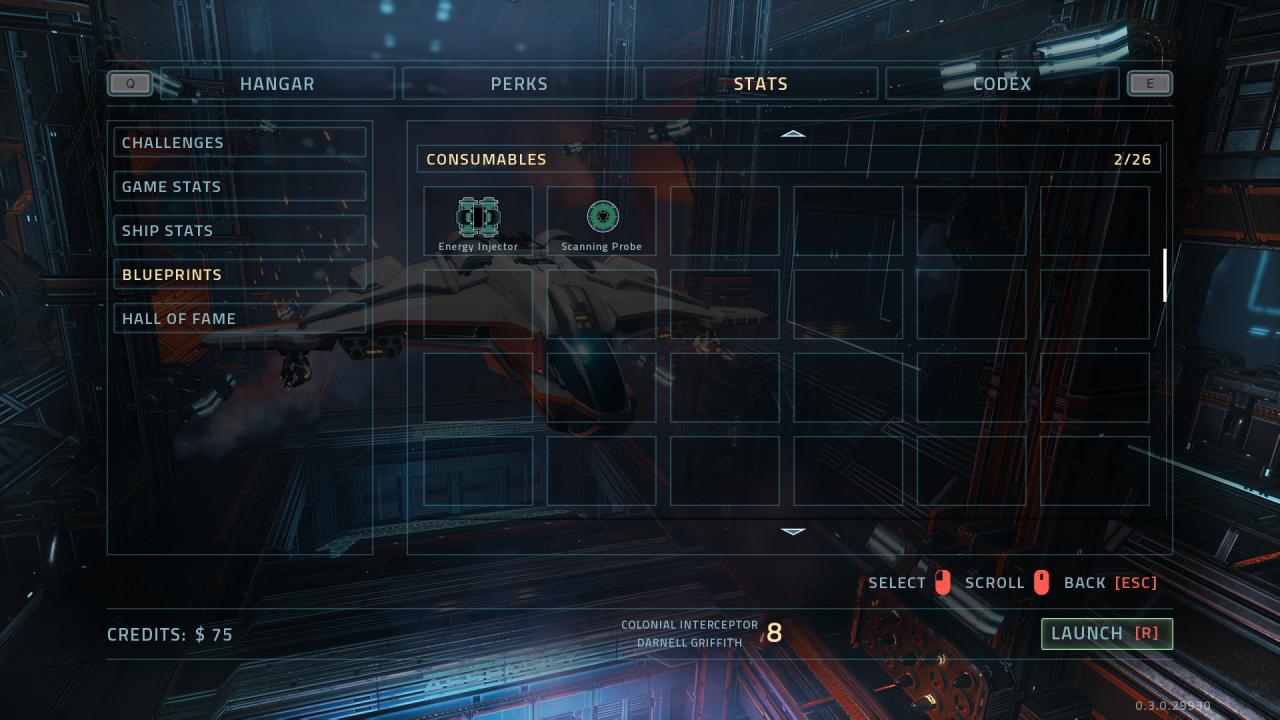
Task: Open the Game Stats section
Action: pos(240,187)
